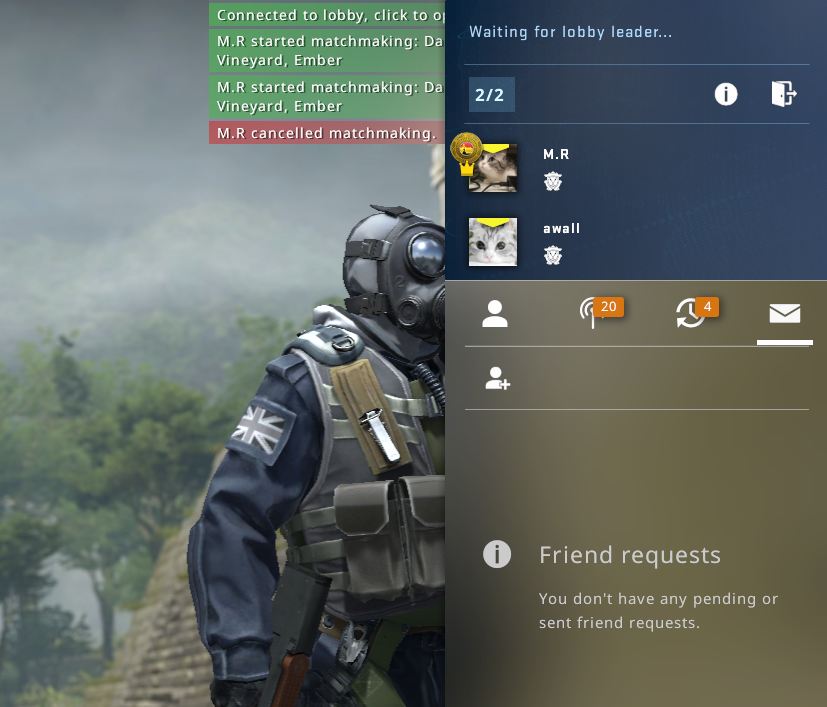The height and width of the screenshot is (707, 827).
Task: Select M.R's avatar in the lobby
Action: tap(493, 168)
